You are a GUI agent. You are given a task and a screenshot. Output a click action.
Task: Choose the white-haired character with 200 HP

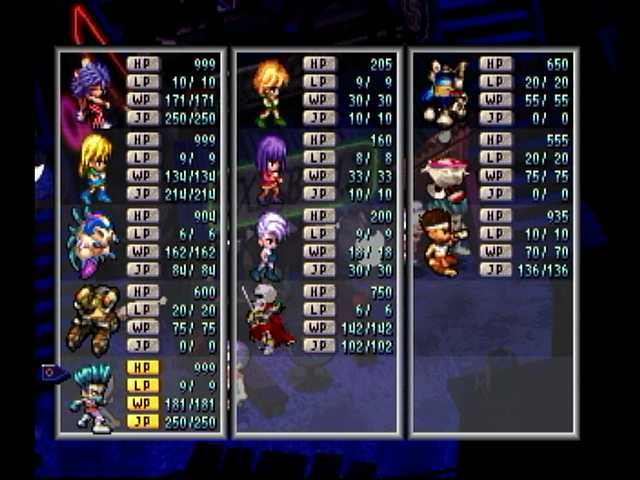click(270, 244)
